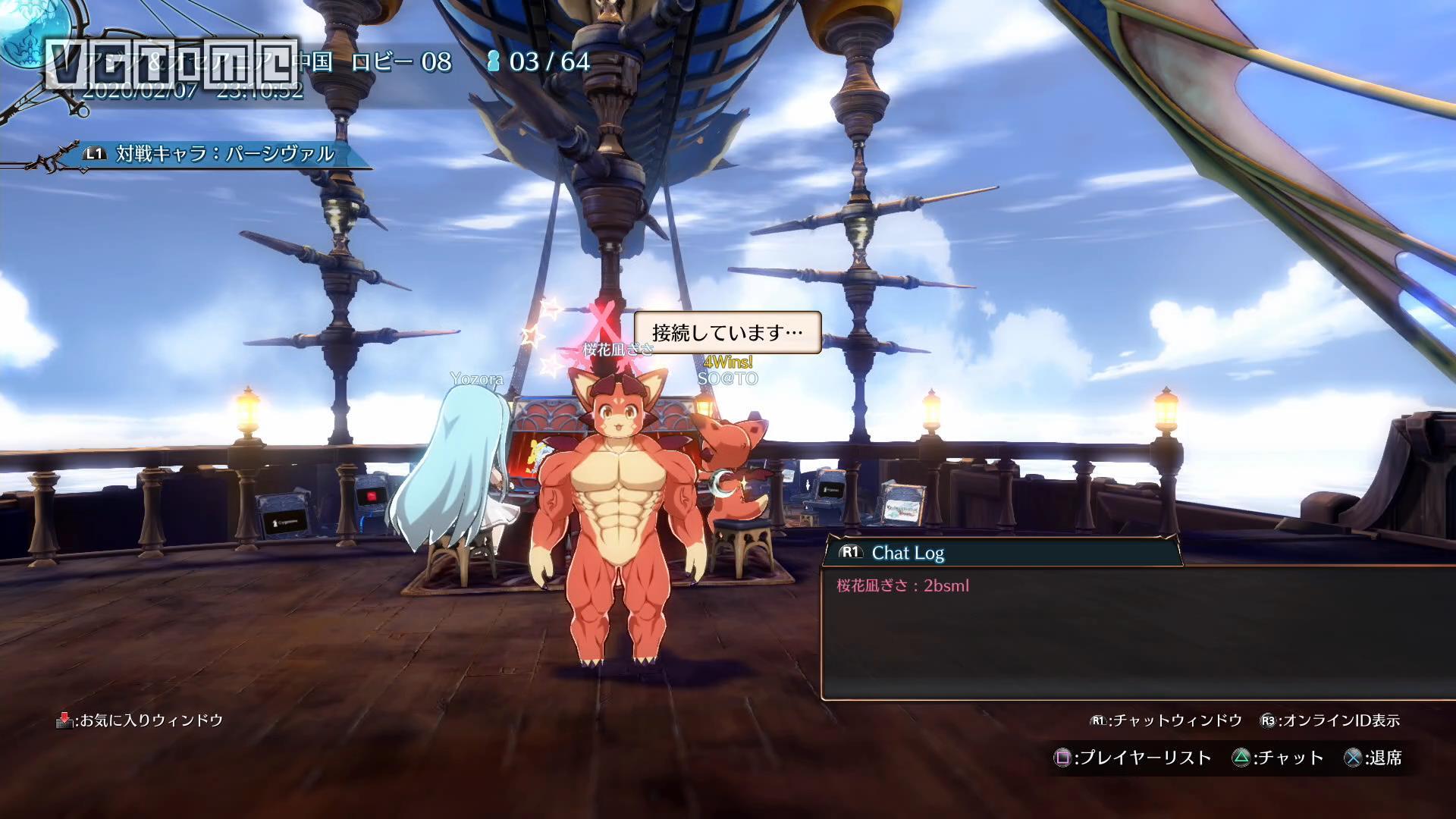Select the SO@TO player name tag
Image resolution: width=1456 pixels, height=819 pixels.
coord(727,378)
